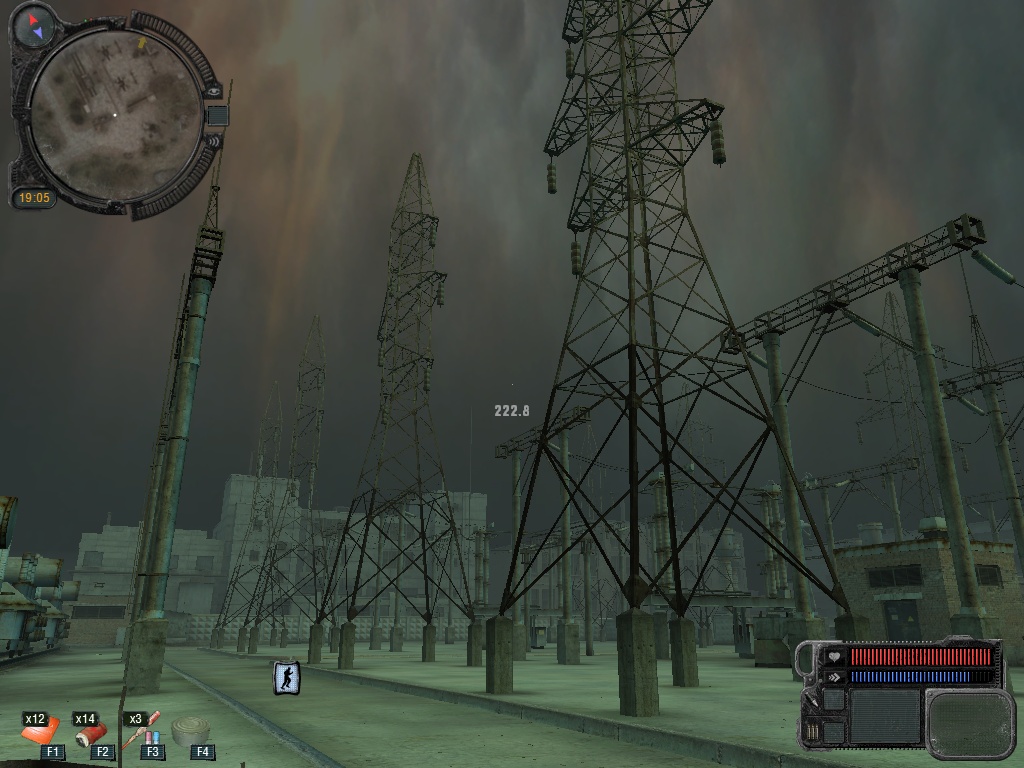Select the orange medkit quick slot
The width and height of the screenshot is (1024, 768).
[x=40, y=734]
